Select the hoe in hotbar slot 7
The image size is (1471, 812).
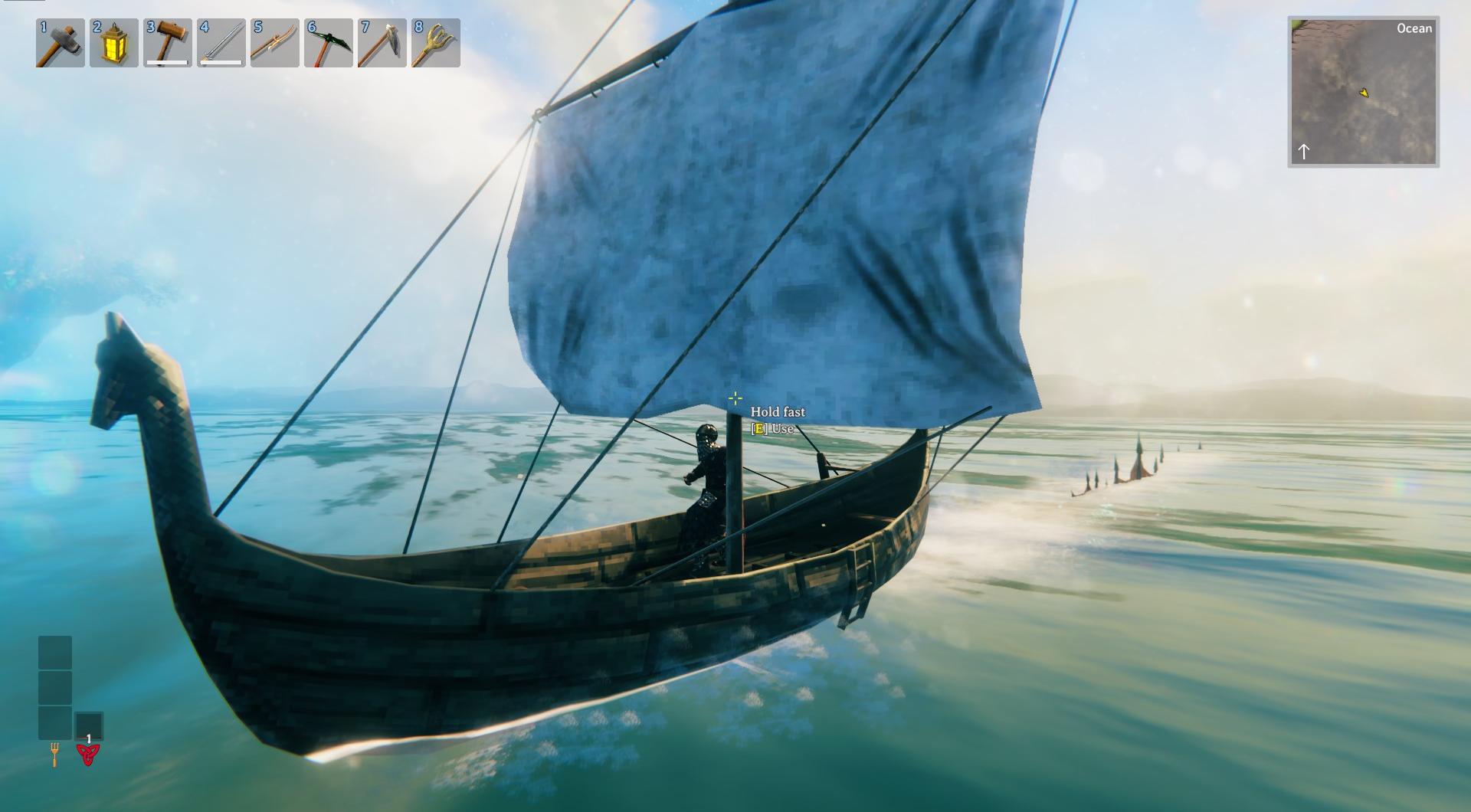tap(382, 43)
